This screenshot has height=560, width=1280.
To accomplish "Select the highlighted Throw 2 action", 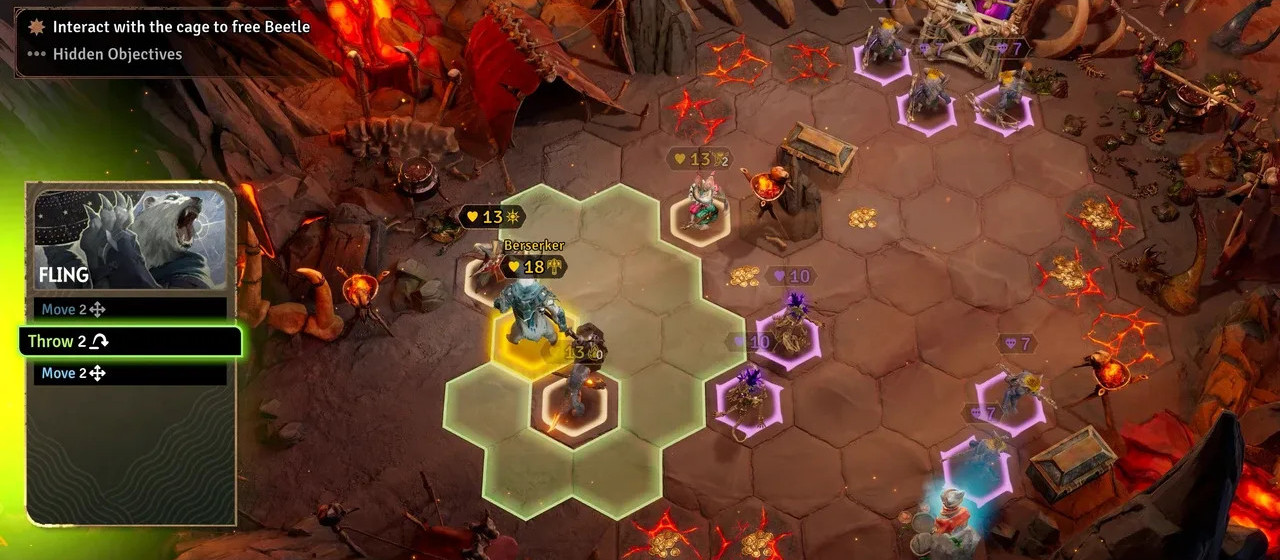I will [130, 341].
